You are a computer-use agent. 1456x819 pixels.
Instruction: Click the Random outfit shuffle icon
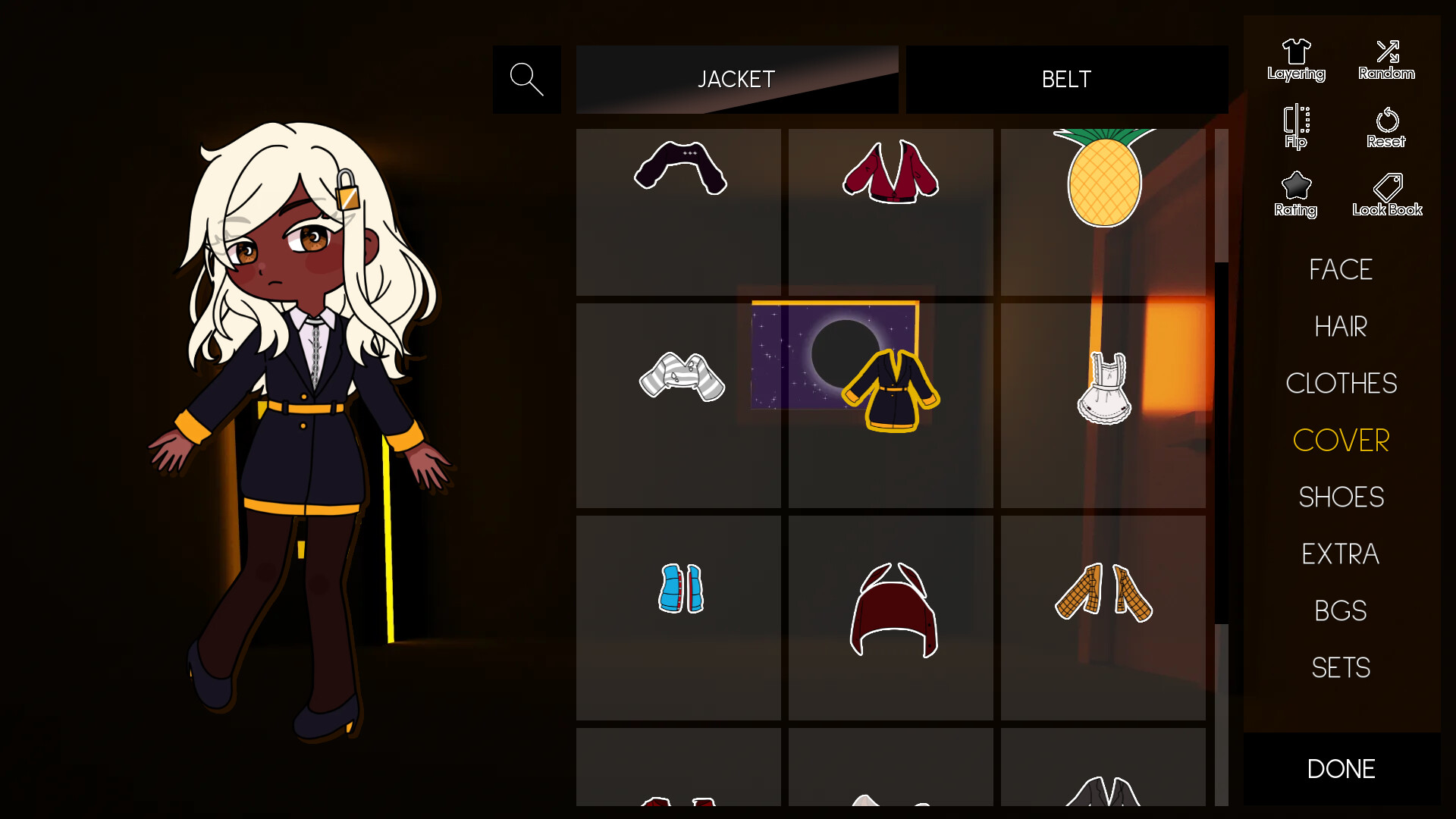[1386, 59]
